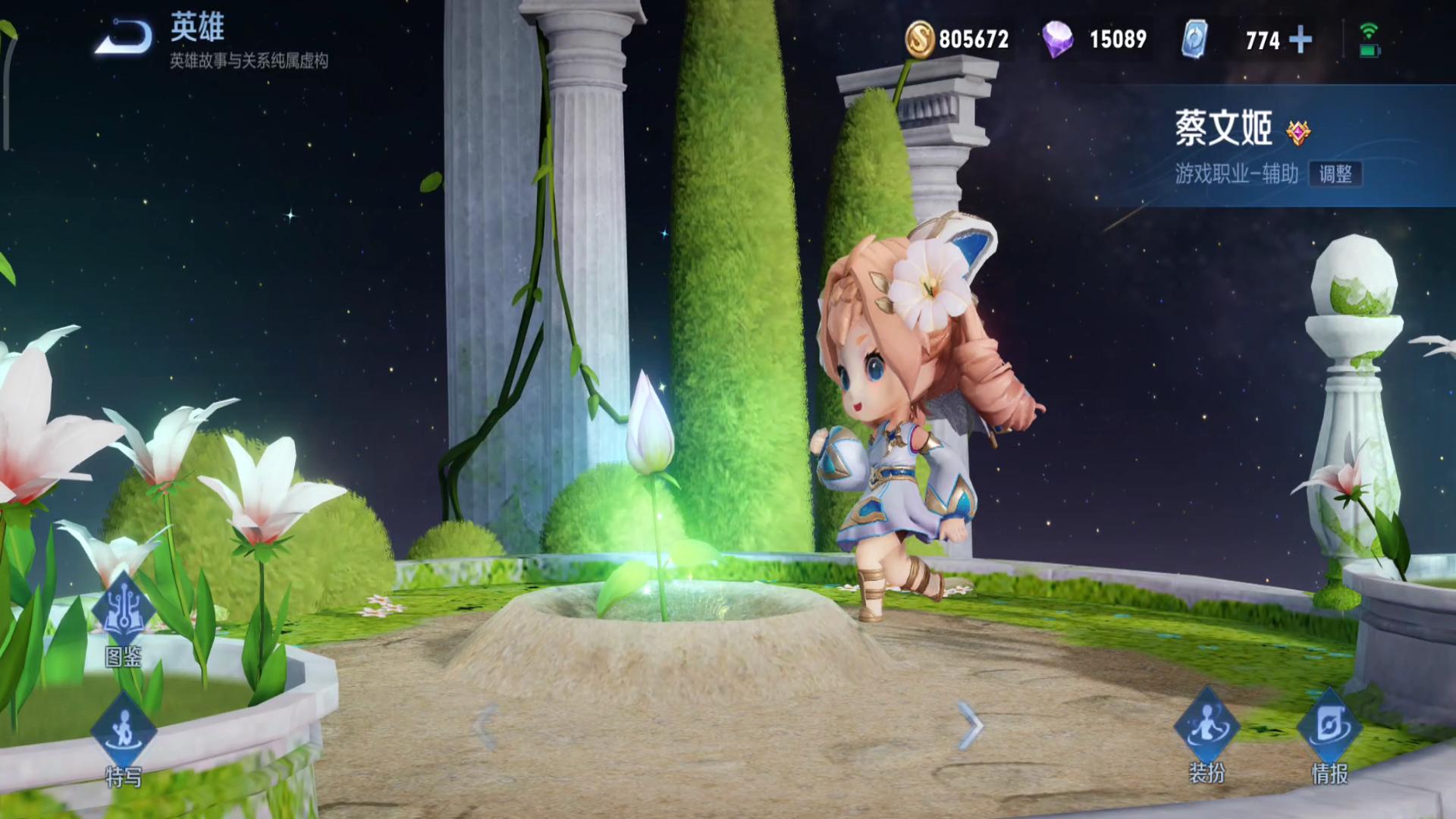Click the gold coin currency icon

click(x=919, y=39)
